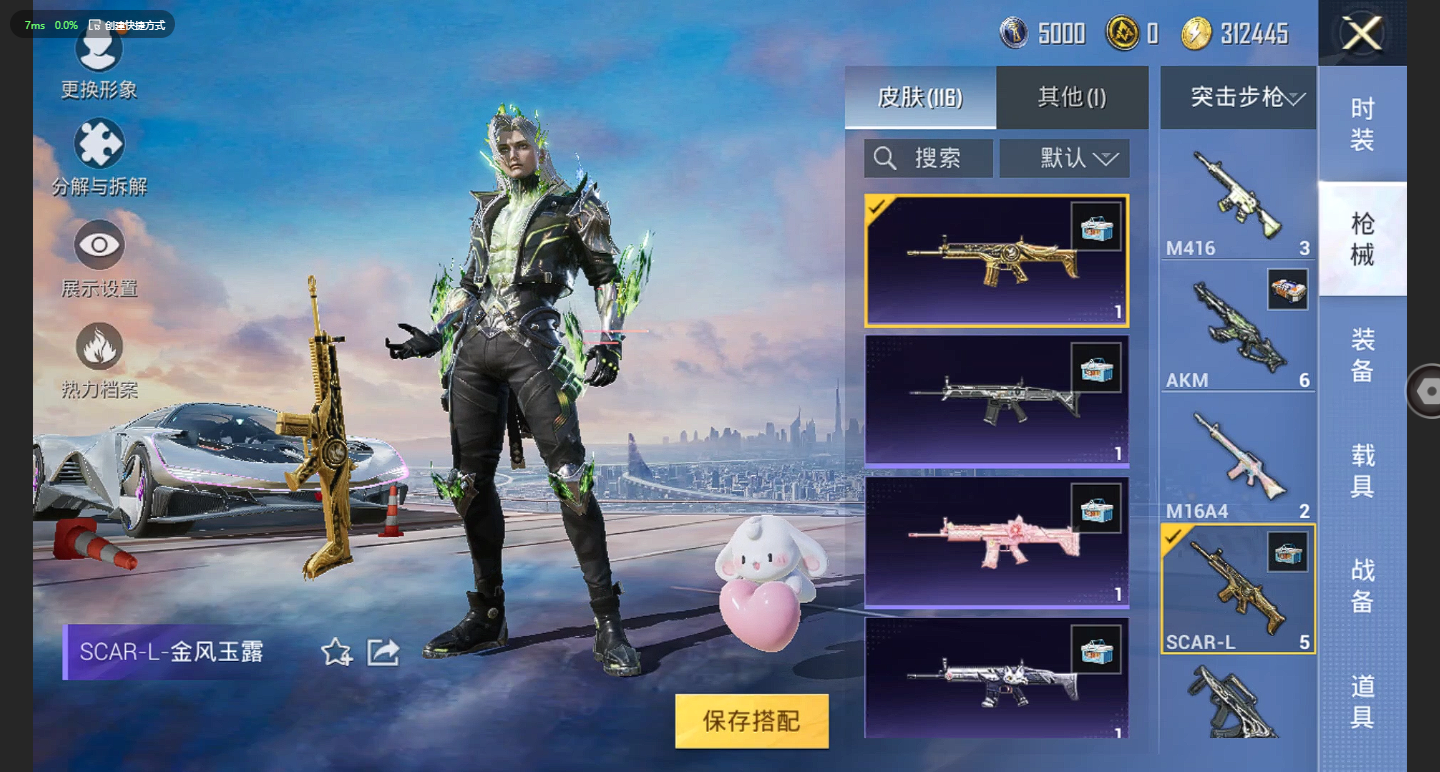1440x772 pixels.
Task: Close the wardrobe screen with the X
Action: [1361, 34]
